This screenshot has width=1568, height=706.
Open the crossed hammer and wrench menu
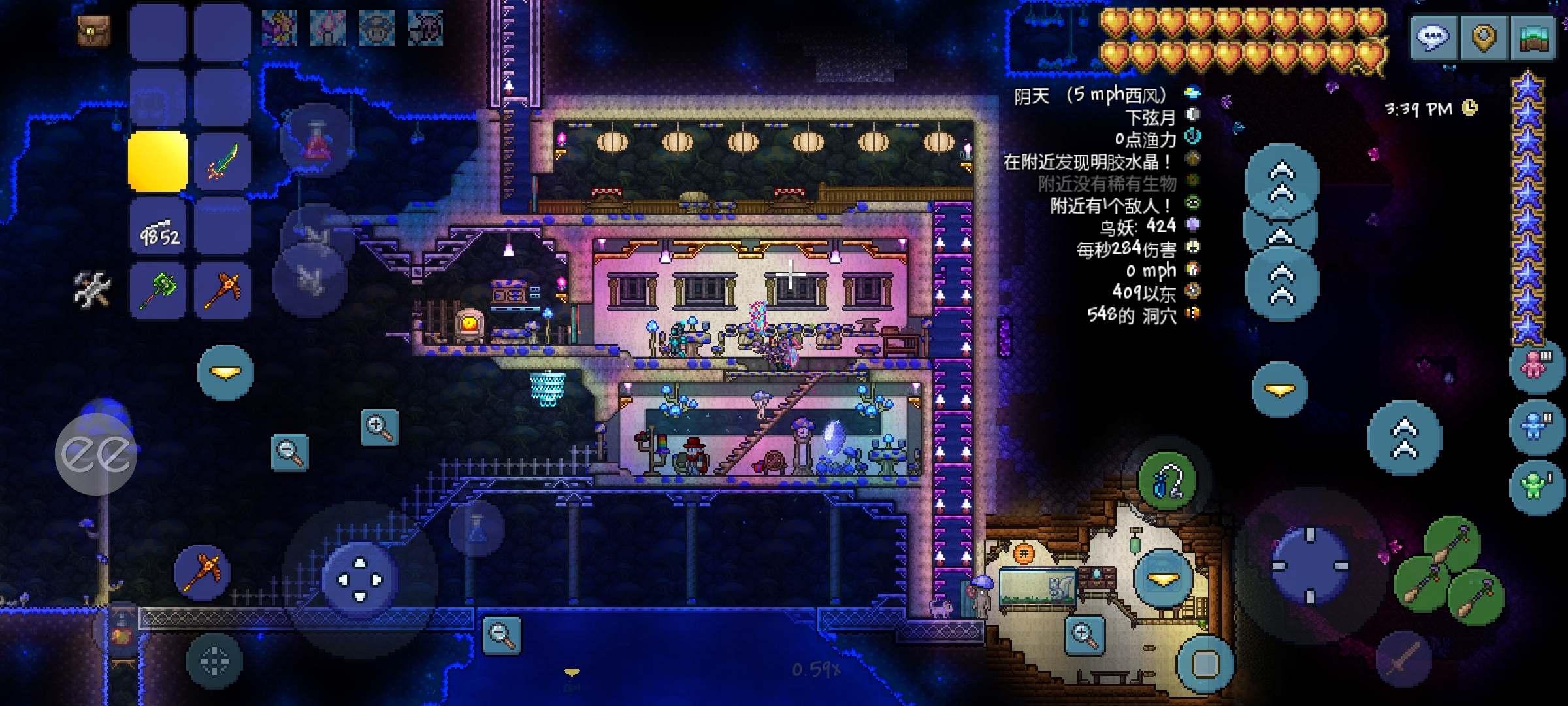click(92, 290)
